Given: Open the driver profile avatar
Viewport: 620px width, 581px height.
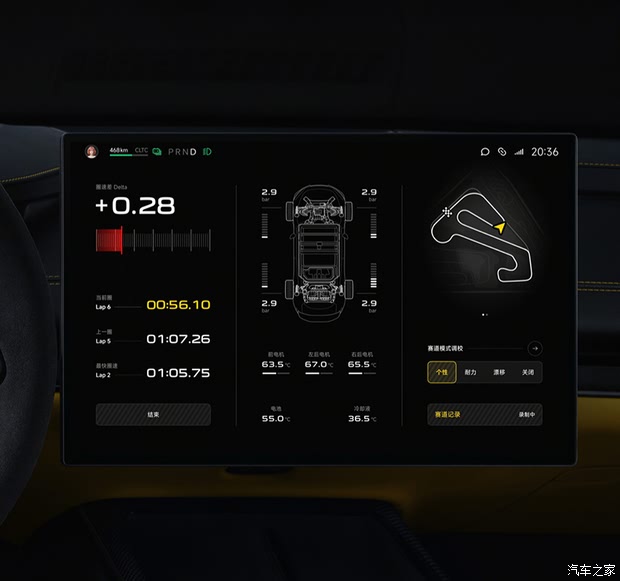Looking at the screenshot, I should [91, 152].
